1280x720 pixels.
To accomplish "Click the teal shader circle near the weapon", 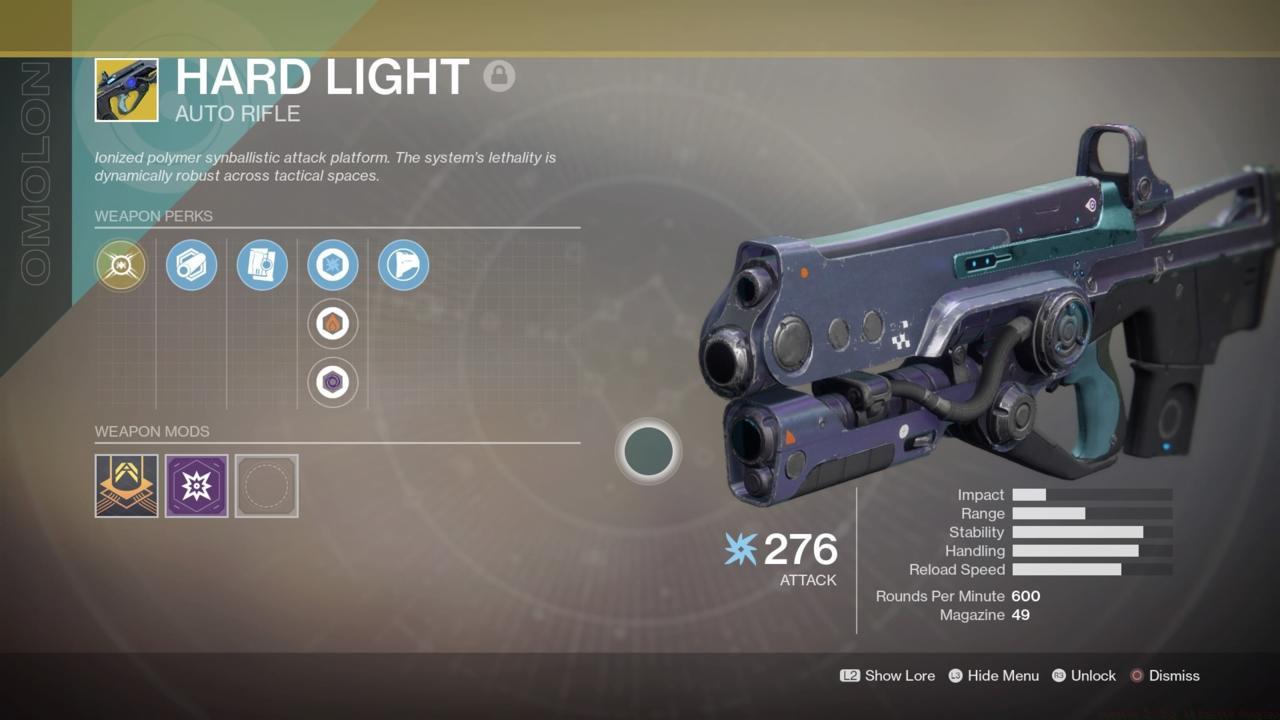I will pyautogui.click(x=649, y=451).
